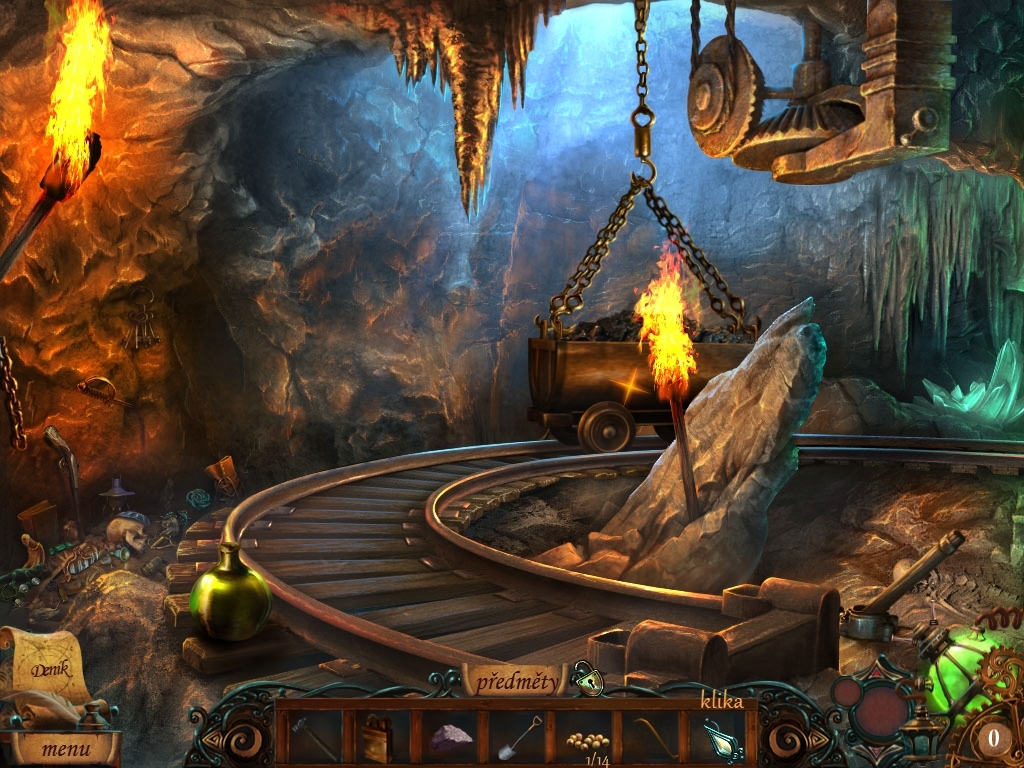The image size is (1024, 768).
Task: Select the purple ore rock item
Action: pos(450,738)
